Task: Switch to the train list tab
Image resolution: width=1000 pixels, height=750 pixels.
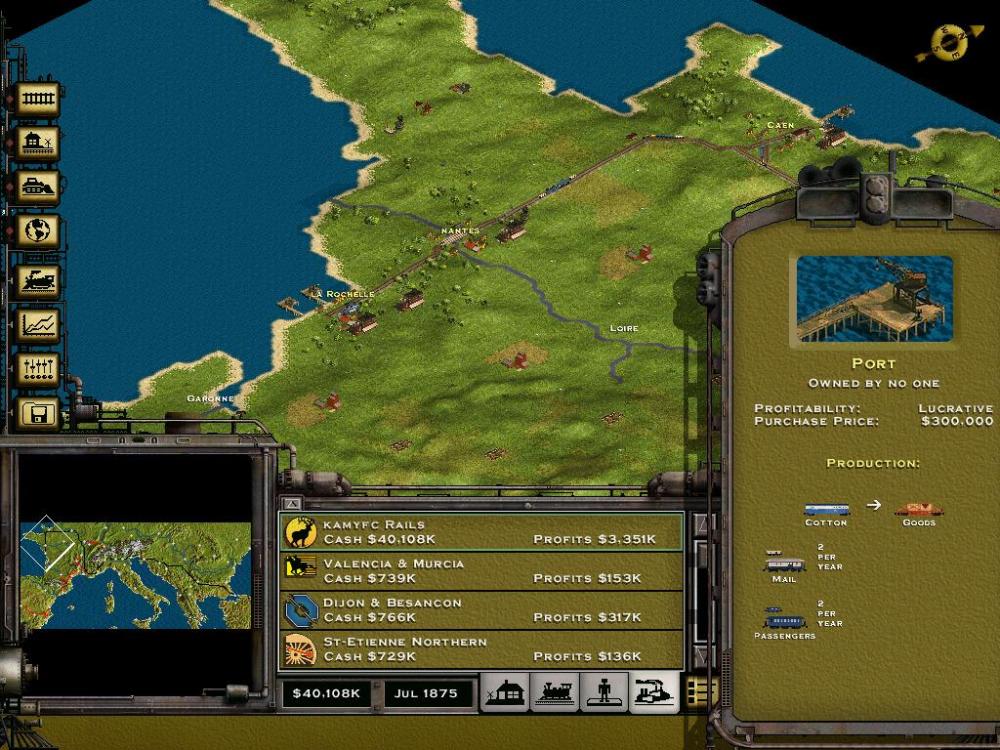Action: (x=554, y=692)
